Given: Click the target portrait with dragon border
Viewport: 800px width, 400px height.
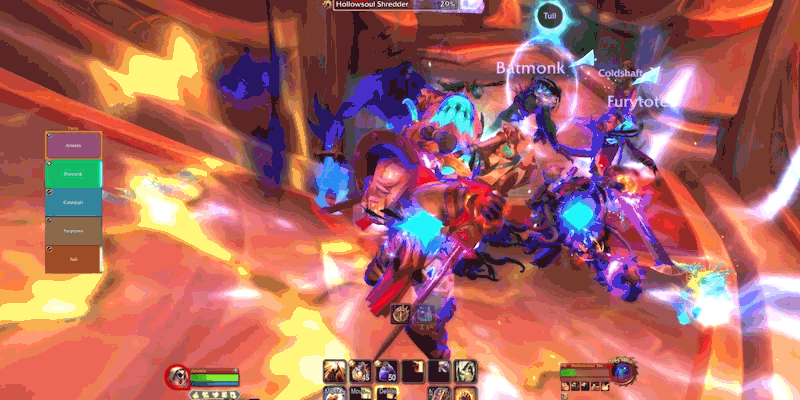Looking at the screenshot, I should [624, 372].
